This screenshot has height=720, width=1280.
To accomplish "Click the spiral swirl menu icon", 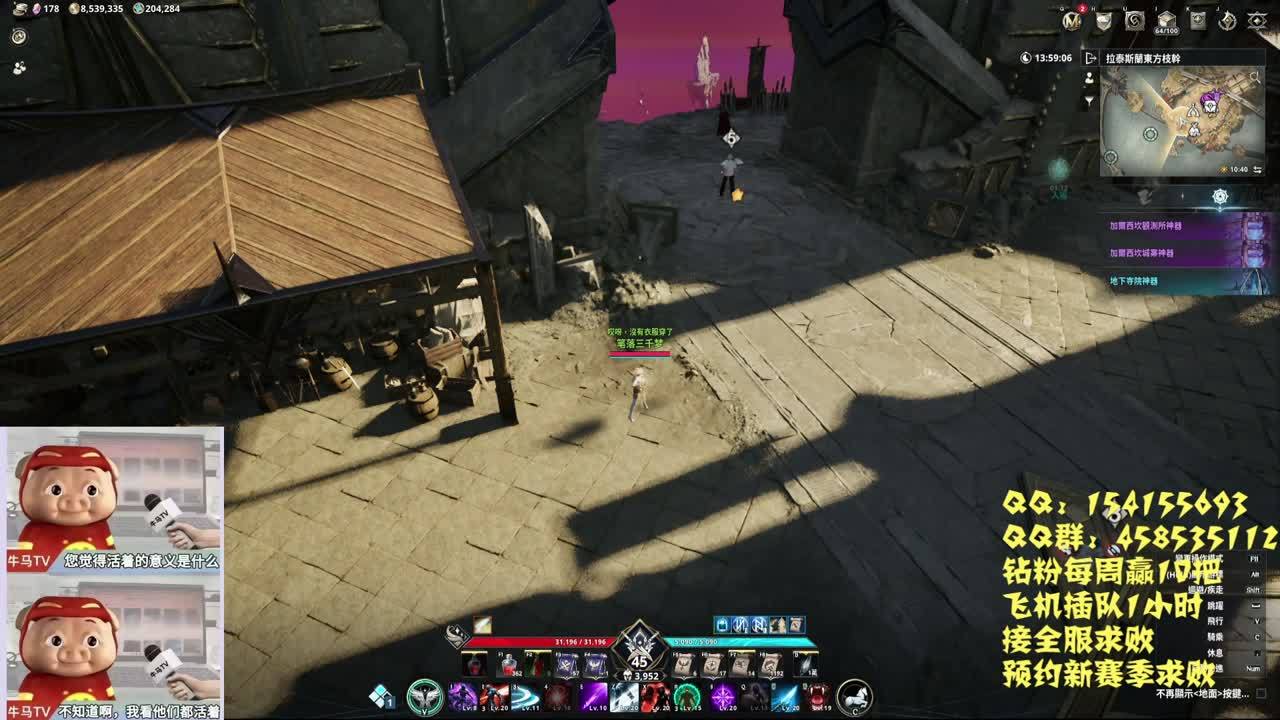I will pyautogui.click(x=1134, y=20).
